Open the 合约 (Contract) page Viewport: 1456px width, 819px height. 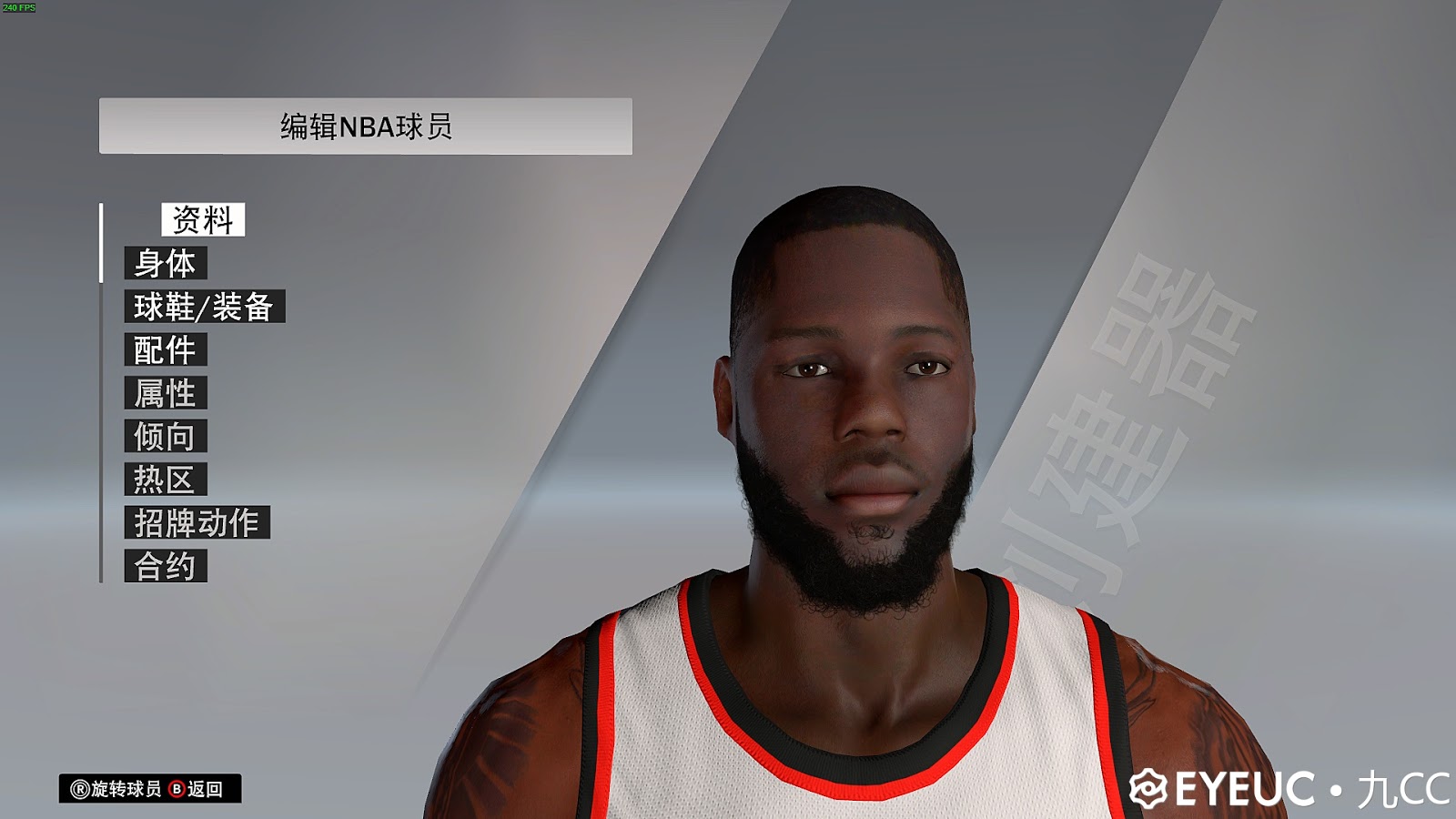point(164,566)
